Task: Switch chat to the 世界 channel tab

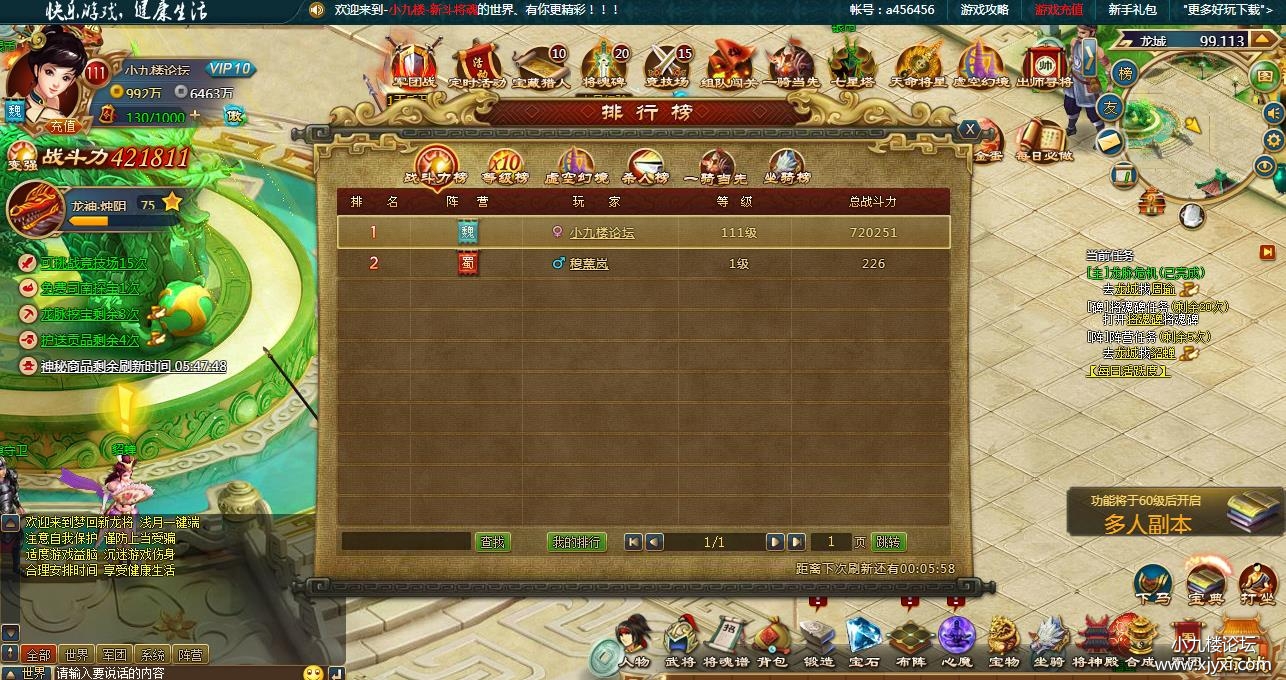Action: point(76,655)
